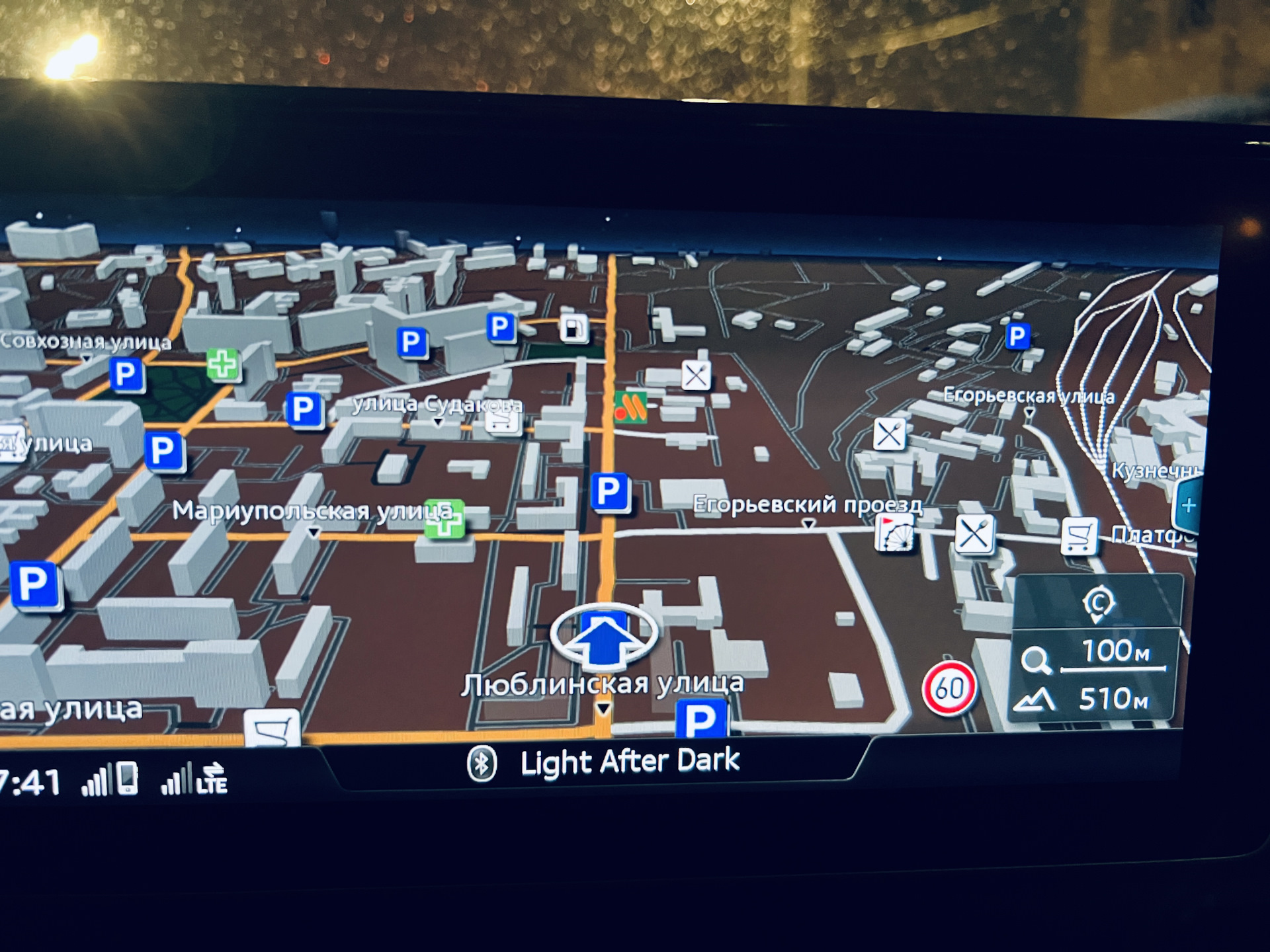Expand the plus side tab on the map edge
1270x952 pixels.
1189,506
